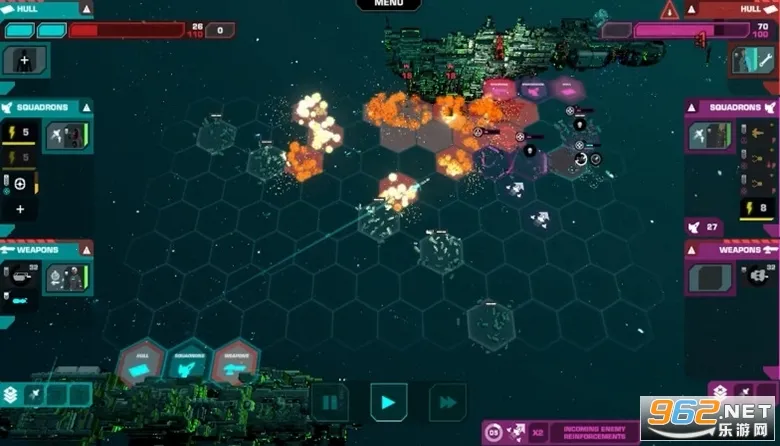The height and width of the screenshot is (446, 780).
Task: Open the Menu at top center
Action: pos(390,4)
